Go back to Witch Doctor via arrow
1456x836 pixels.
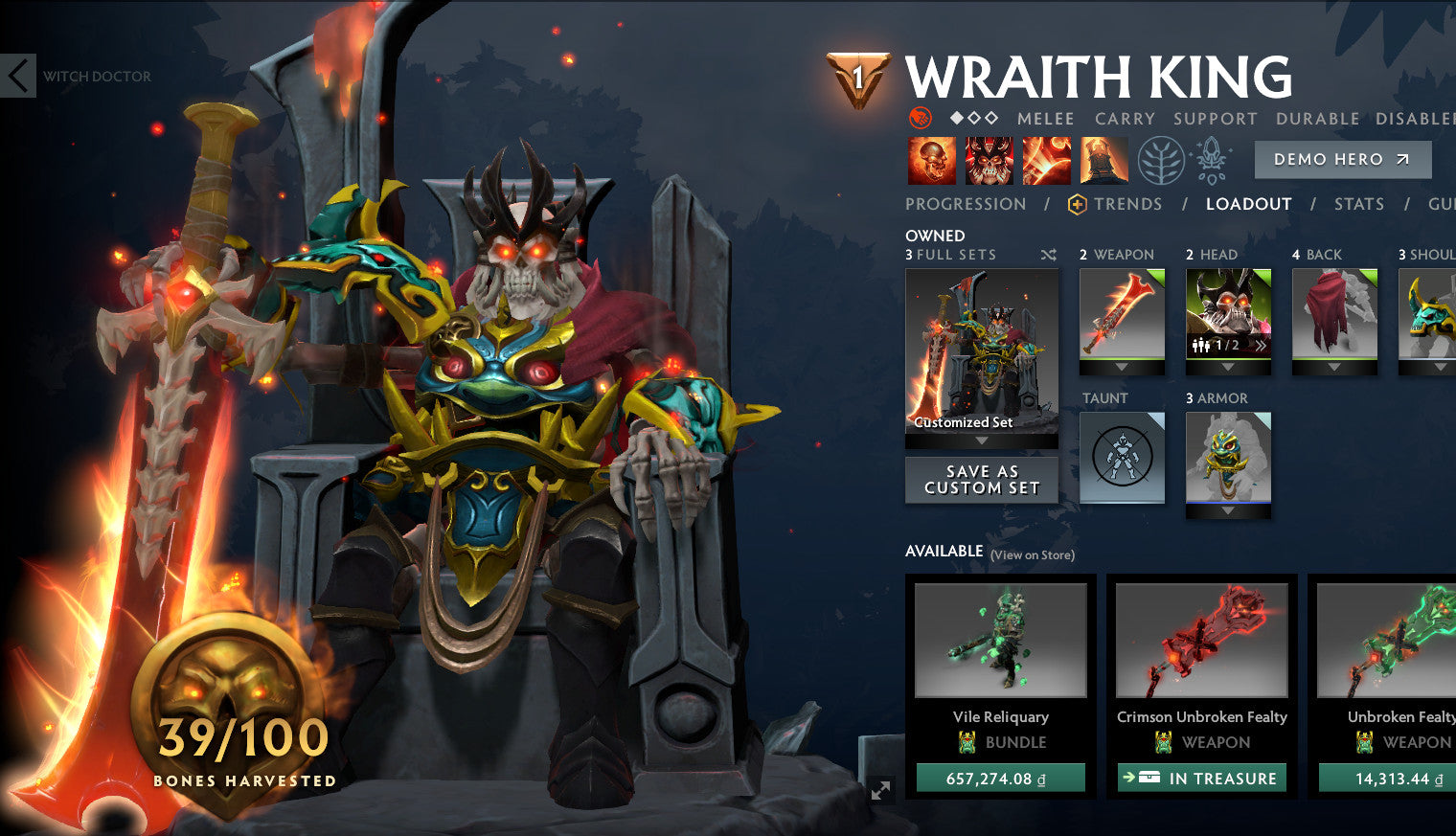(x=17, y=77)
